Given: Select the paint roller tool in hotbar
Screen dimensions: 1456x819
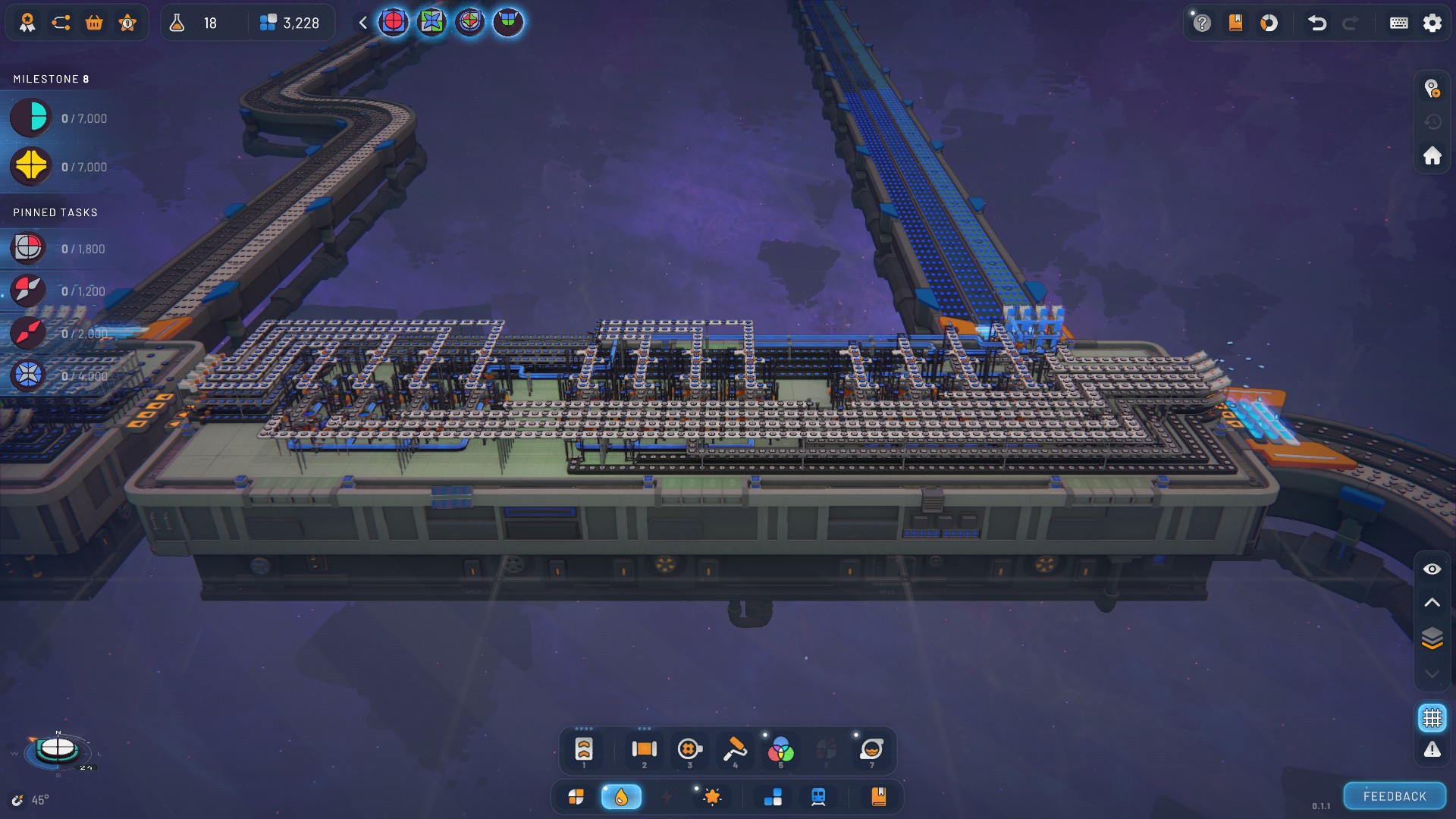Looking at the screenshot, I should coord(734,749).
